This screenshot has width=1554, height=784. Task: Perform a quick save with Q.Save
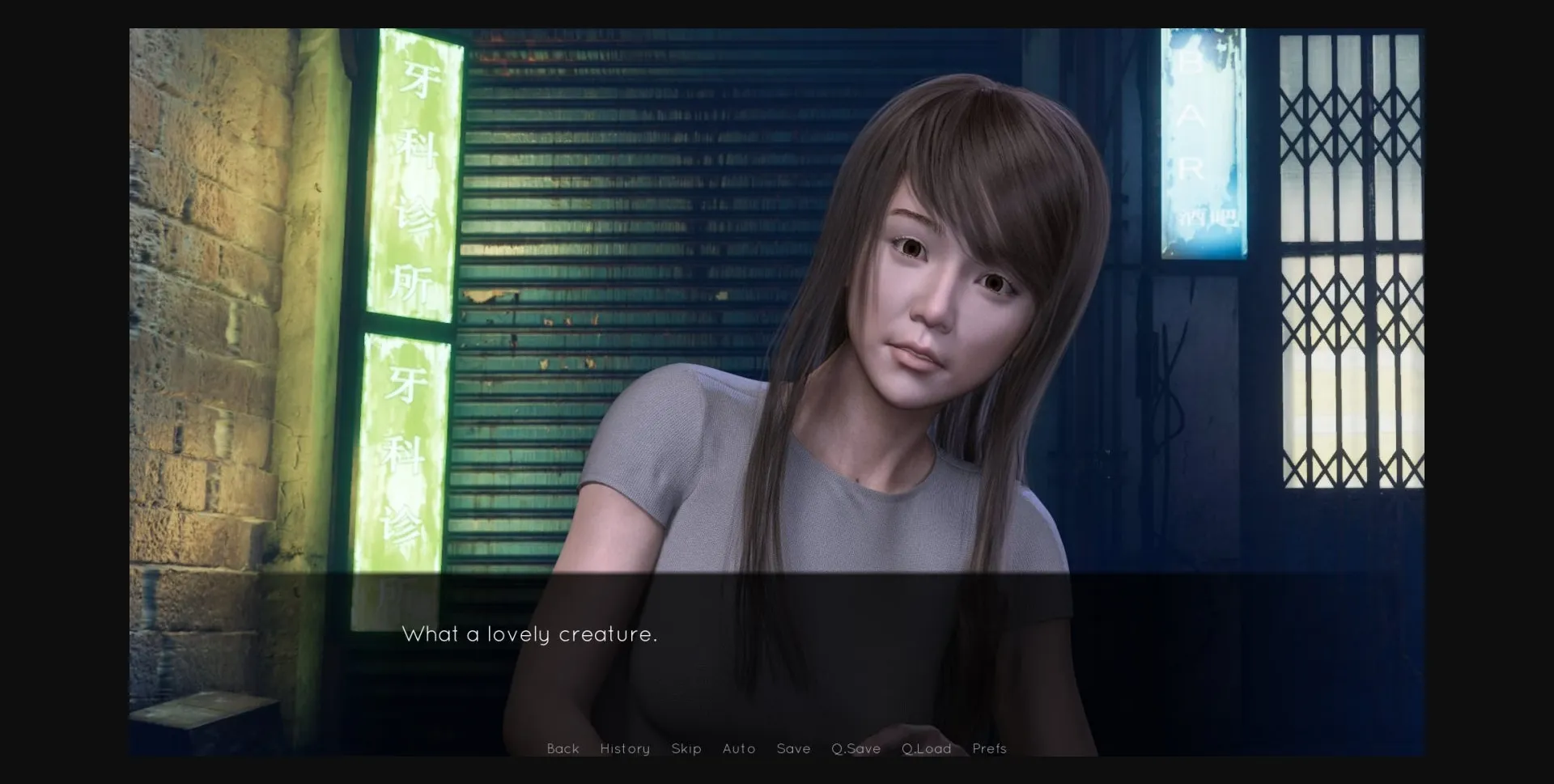(856, 748)
